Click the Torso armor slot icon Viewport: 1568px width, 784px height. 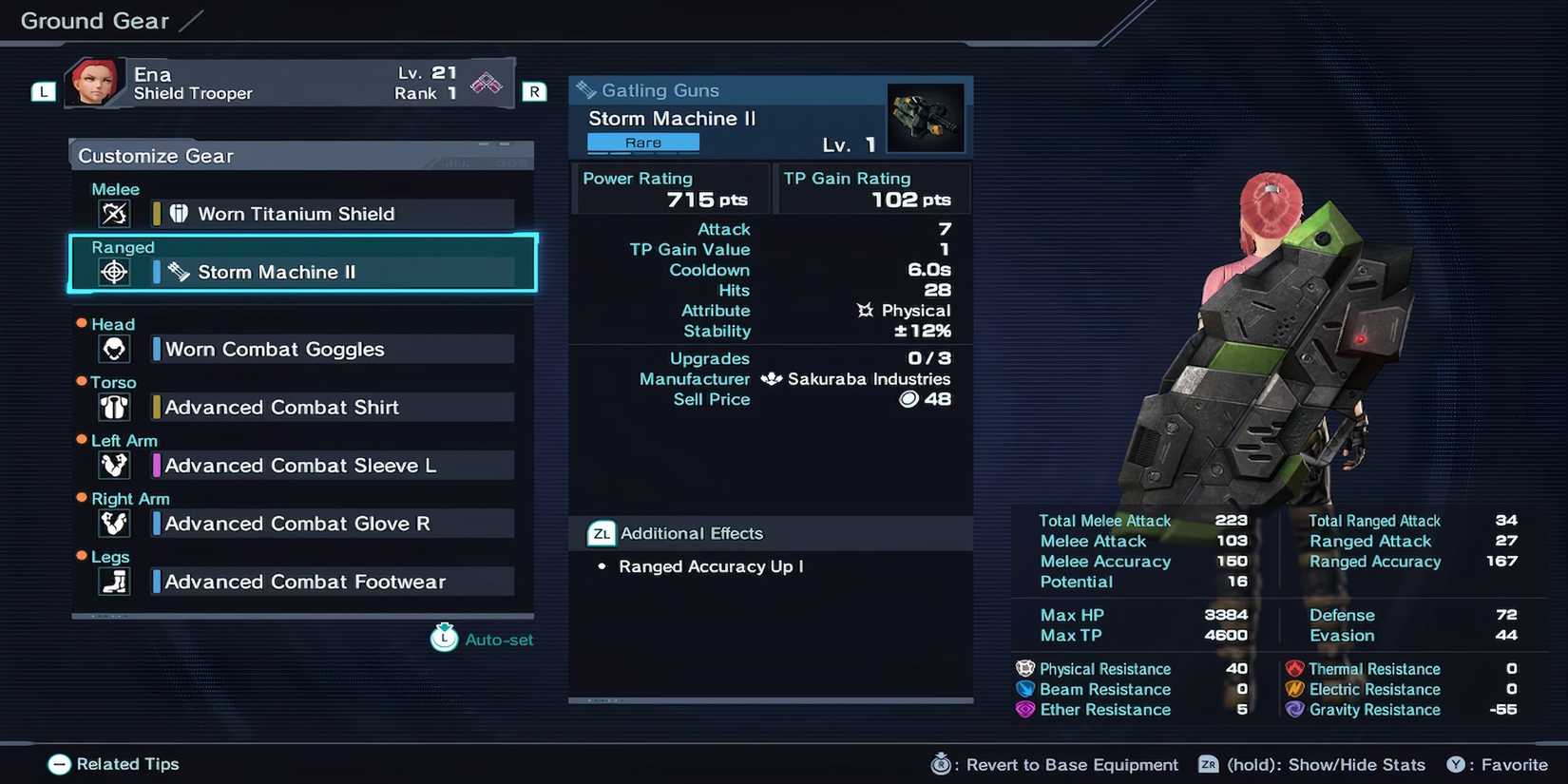tap(114, 407)
